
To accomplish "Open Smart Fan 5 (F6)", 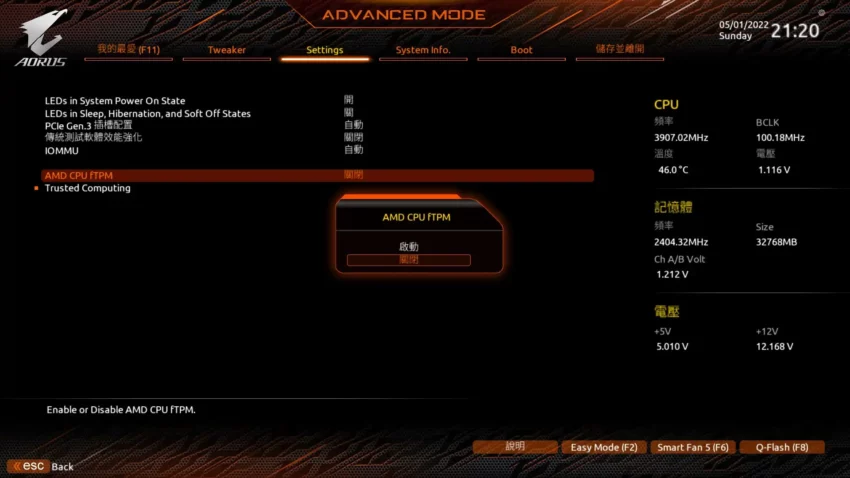I will [x=692, y=447].
